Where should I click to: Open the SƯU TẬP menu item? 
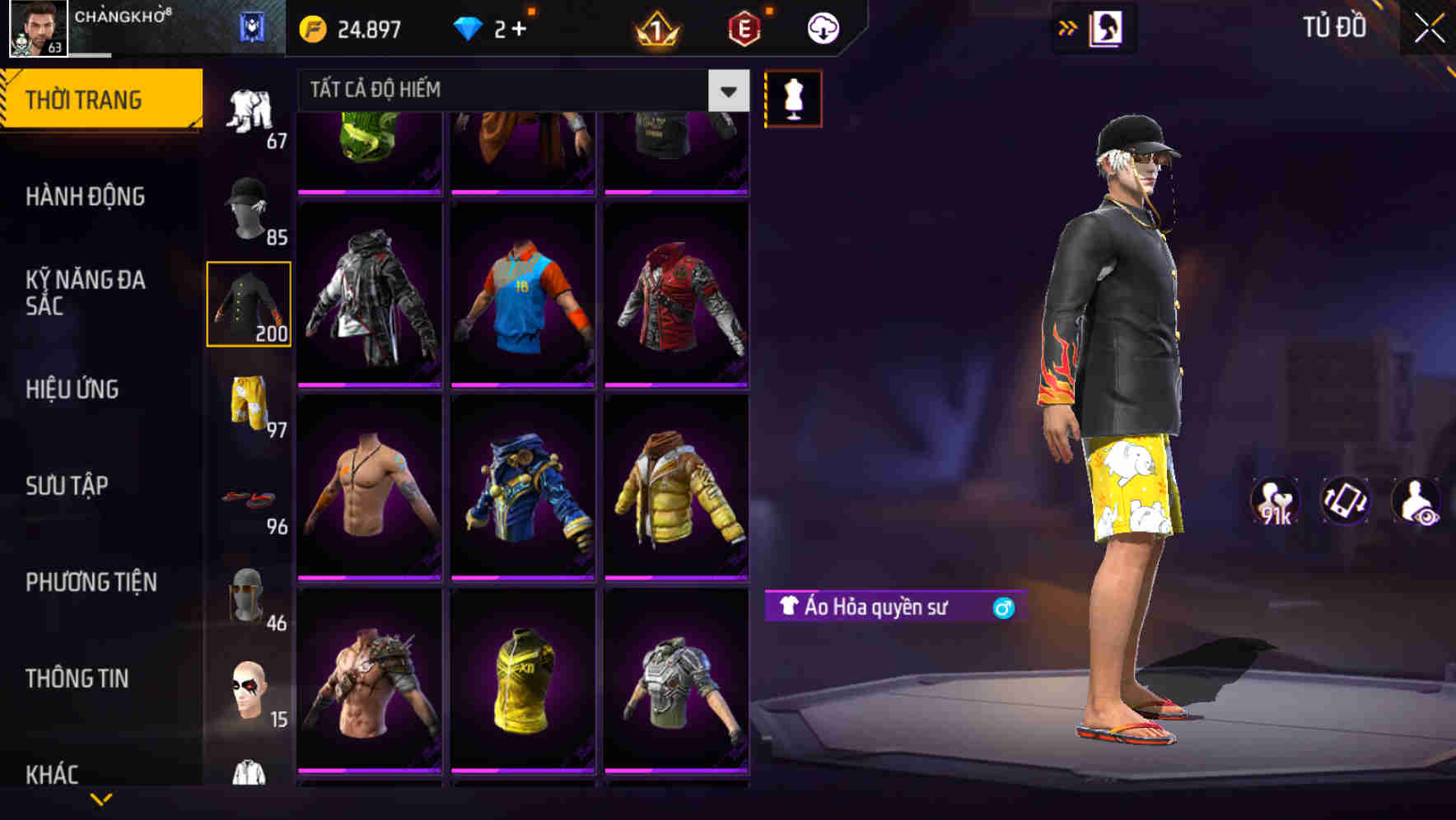[66, 486]
